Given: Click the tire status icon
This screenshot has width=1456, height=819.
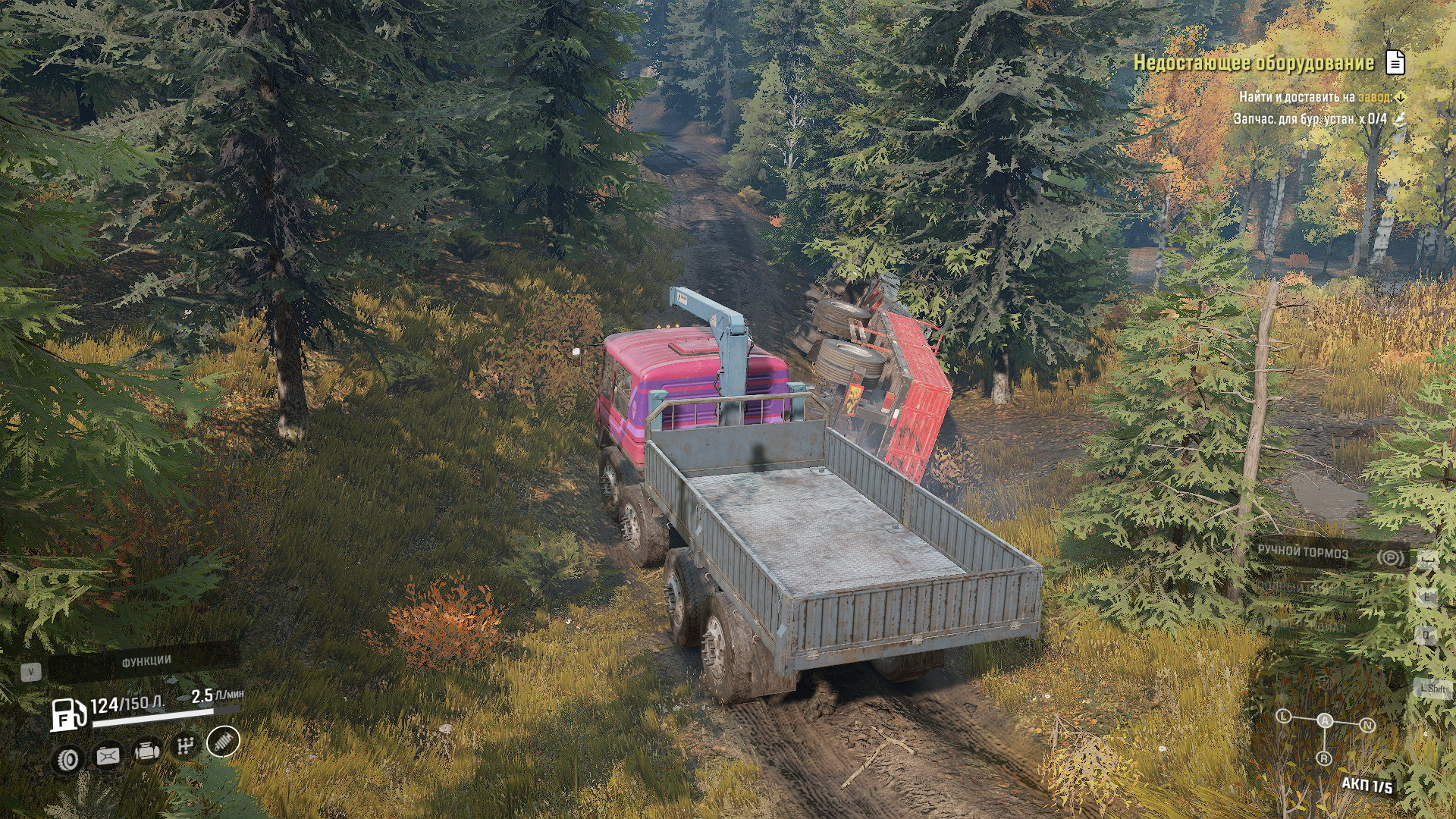Looking at the screenshot, I should [68, 759].
